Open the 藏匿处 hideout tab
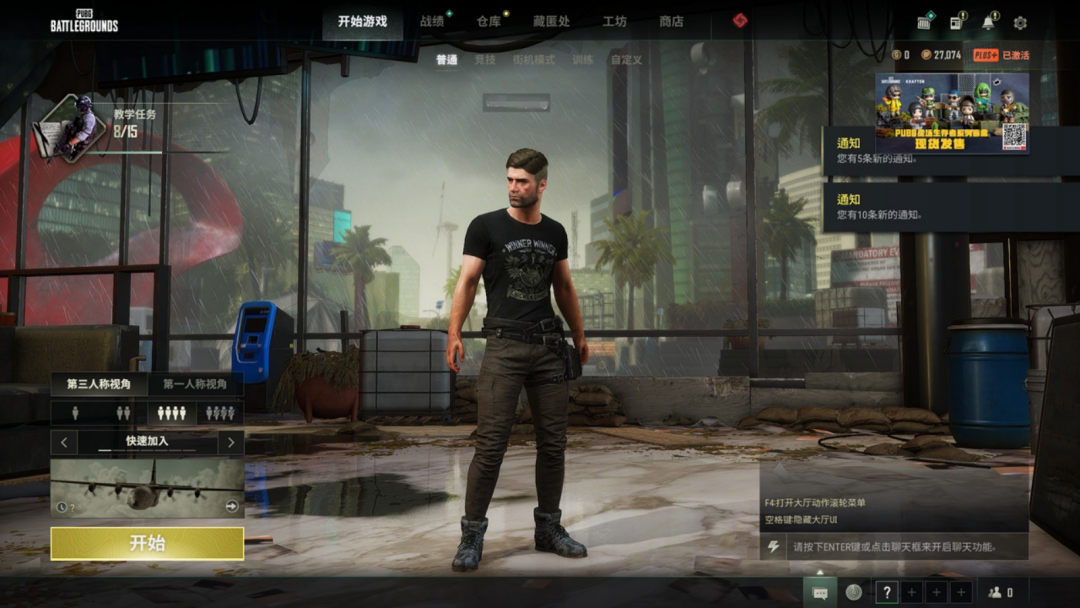This screenshot has height=608, width=1080. 551,21
